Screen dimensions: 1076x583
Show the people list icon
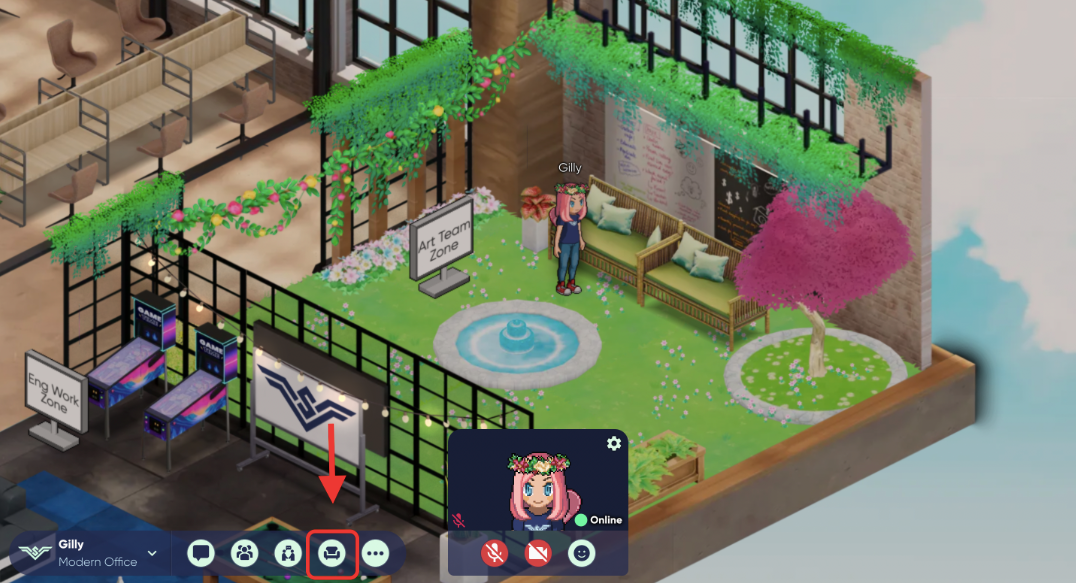pyautogui.click(x=244, y=552)
